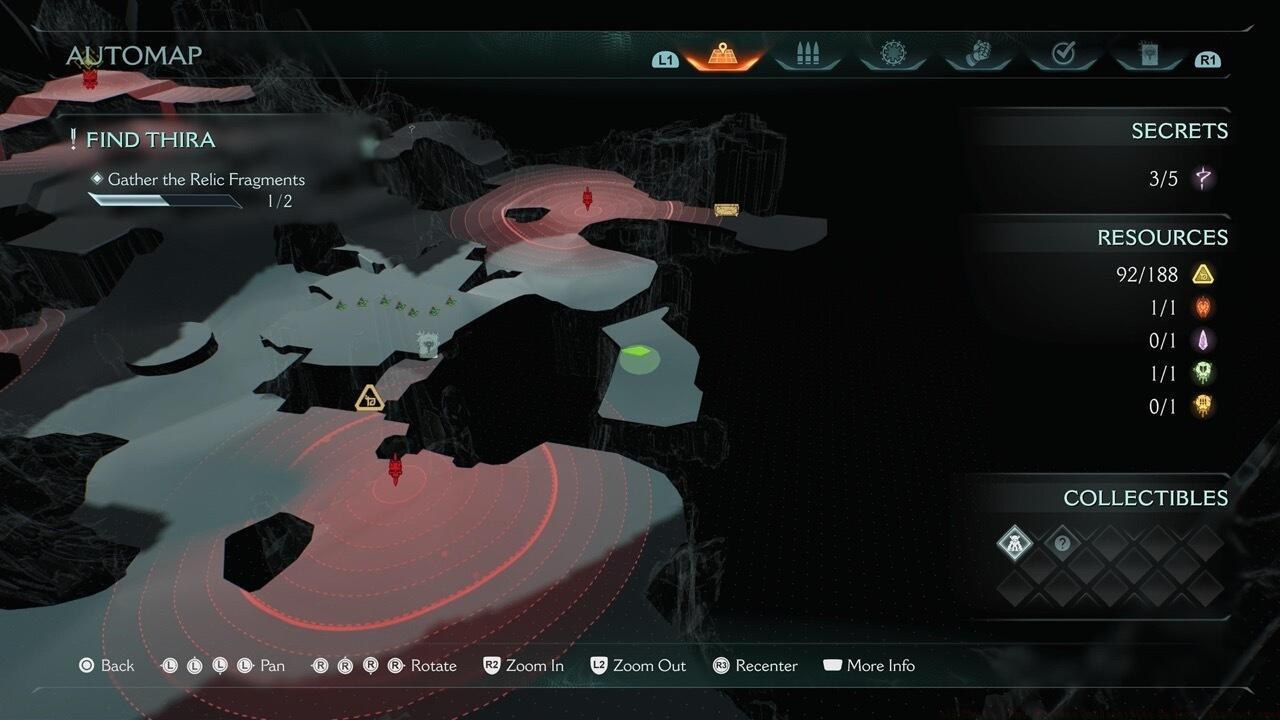Select the red demon marker in upper red zone
Screen dimensions: 1280x720
[588, 197]
